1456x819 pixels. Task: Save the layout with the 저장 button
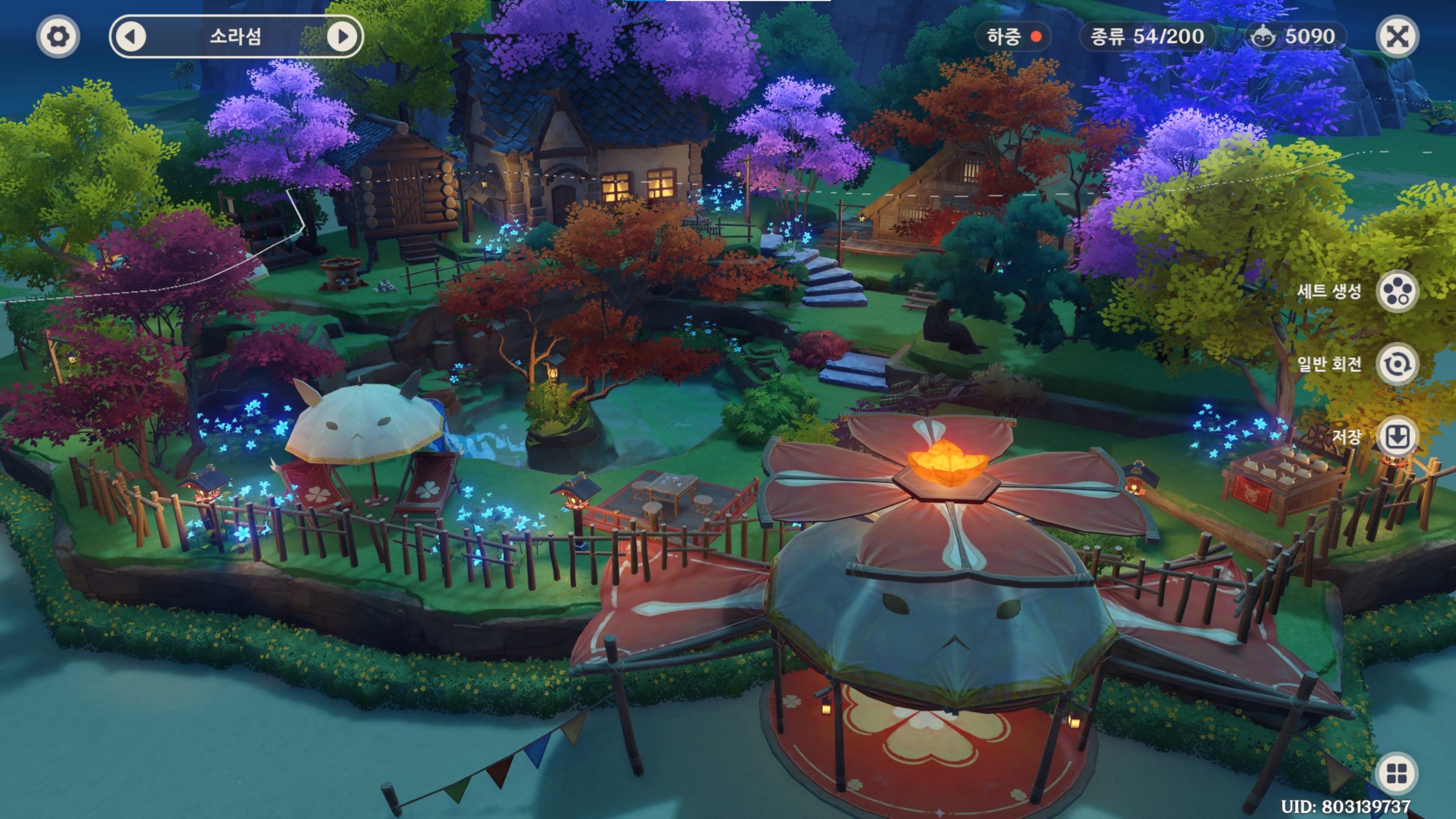coord(1397,437)
